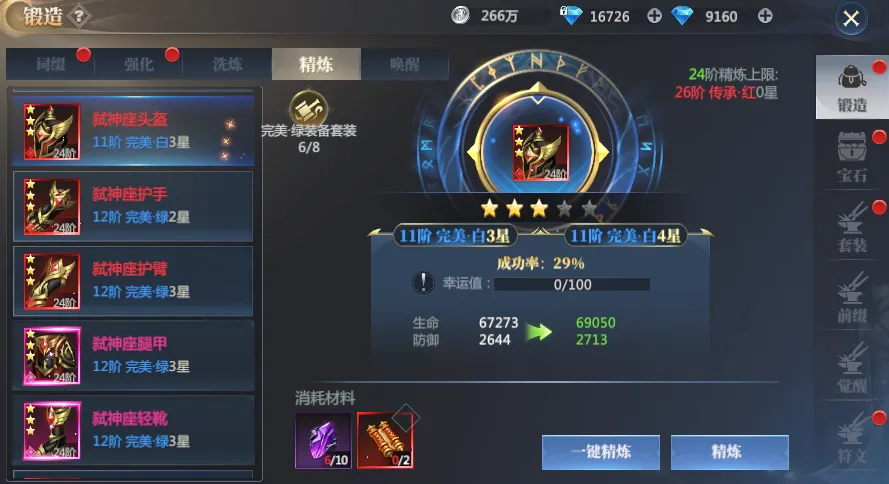Select the 洗炼 tab
889x484 pixels.
227,65
